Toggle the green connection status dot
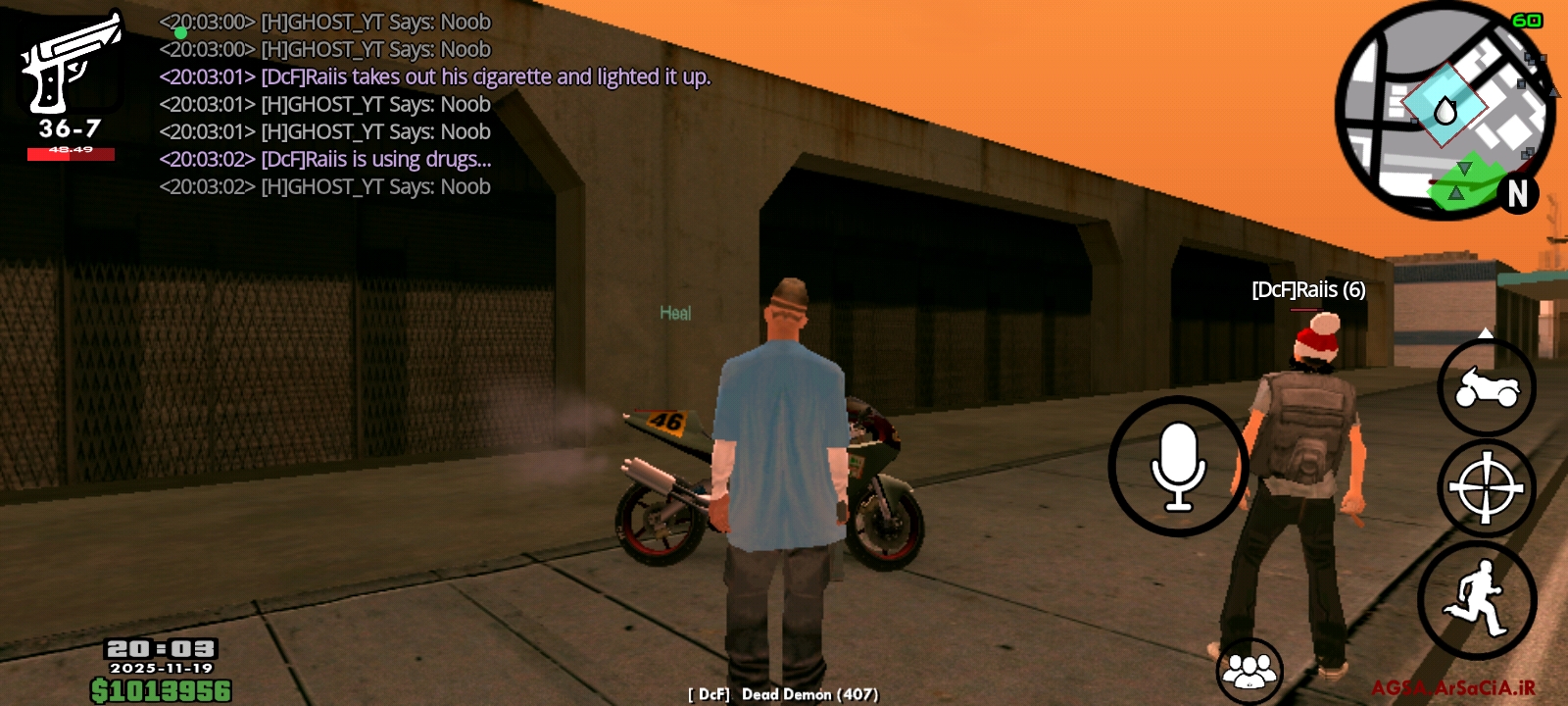The height and width of the screenshot is (706, 1568). pos(179,32)
